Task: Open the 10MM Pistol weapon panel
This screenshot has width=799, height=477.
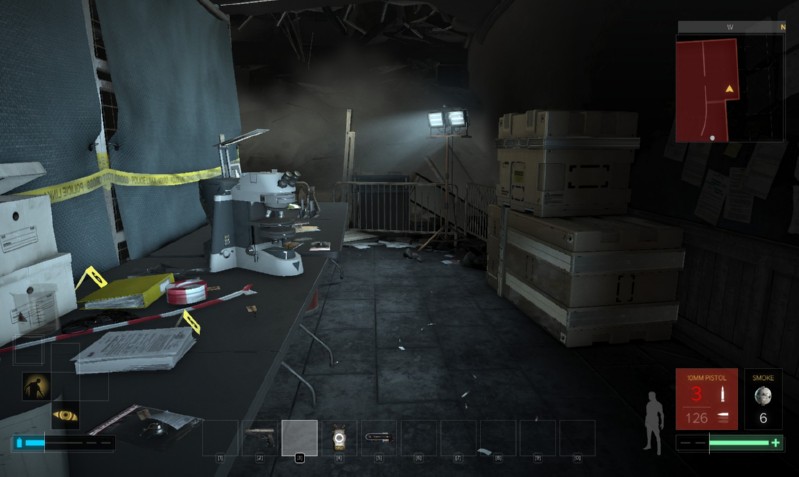Action: 706,398
